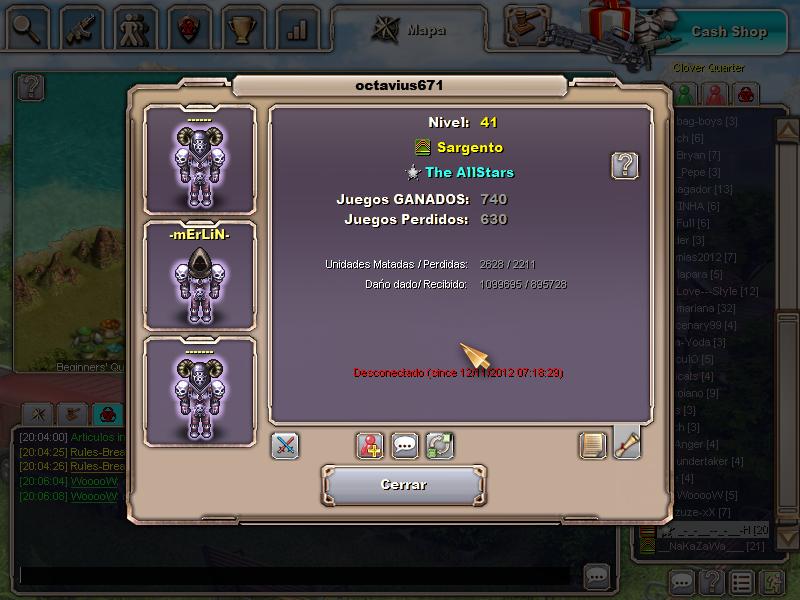Open the Mapa tab

pos(410,30)
